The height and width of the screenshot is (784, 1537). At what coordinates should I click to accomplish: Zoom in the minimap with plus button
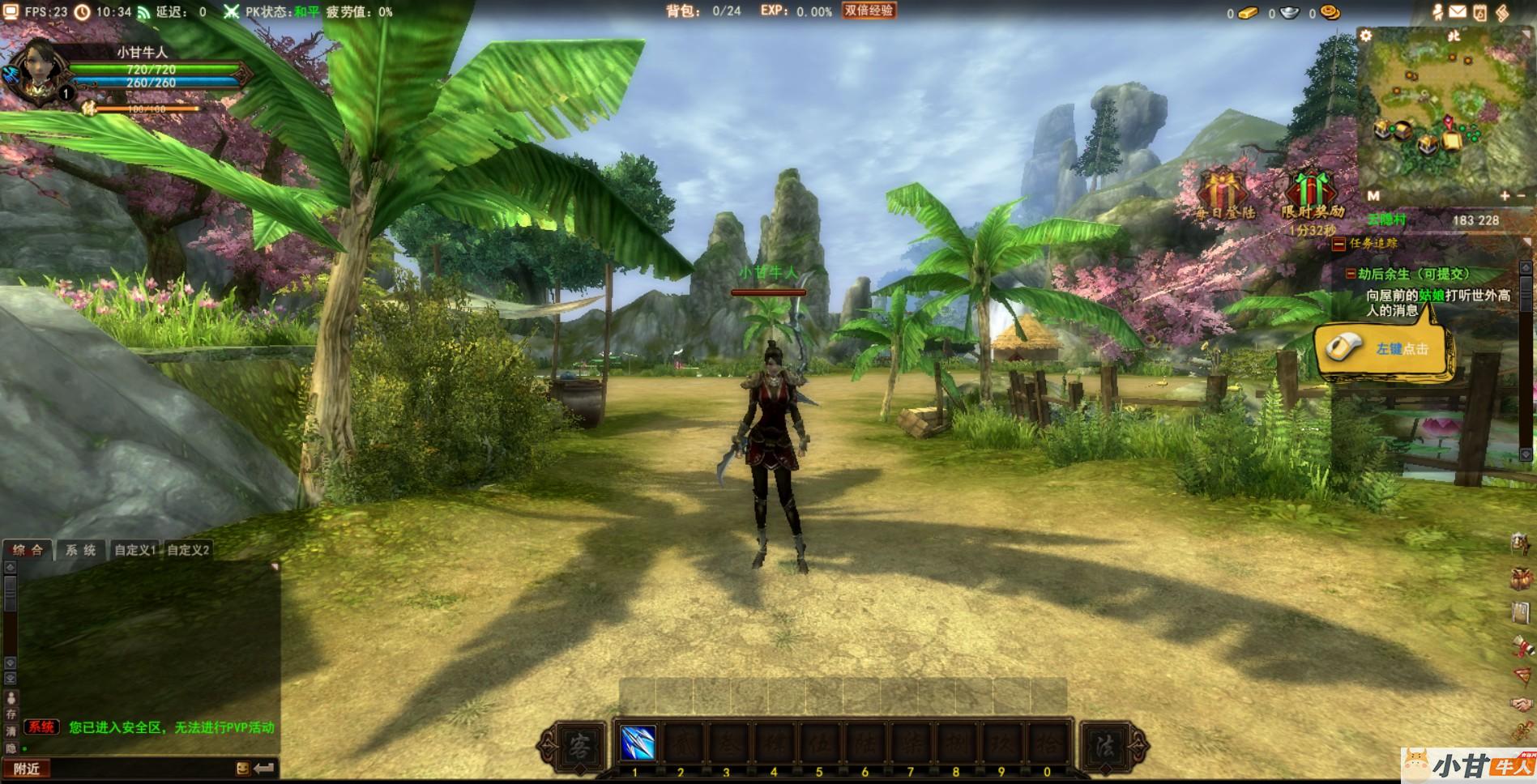click(x=1505, y=195)
